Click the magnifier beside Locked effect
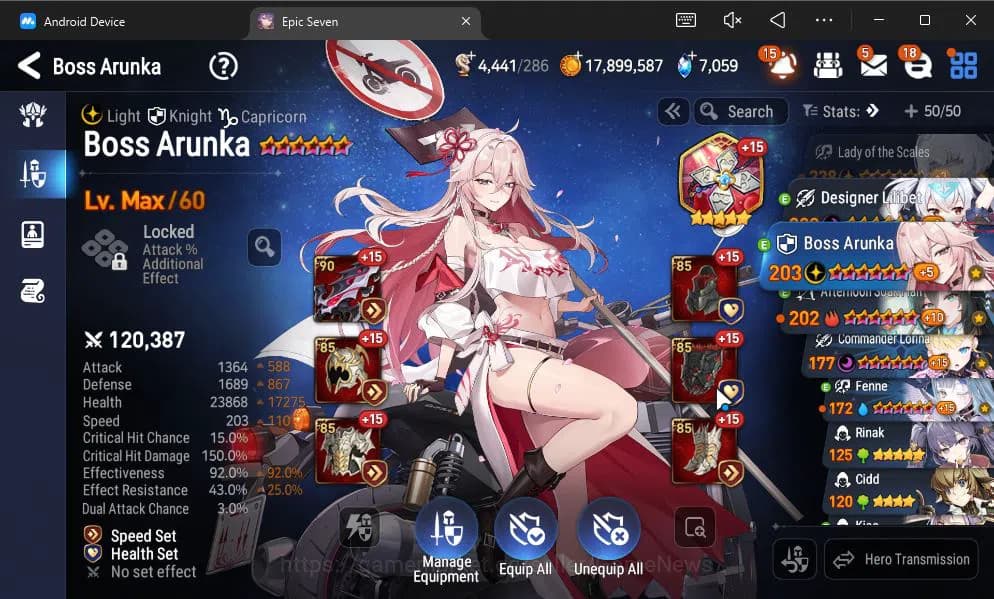The height and width of the screenshot is (599, 994). point(263,247)
